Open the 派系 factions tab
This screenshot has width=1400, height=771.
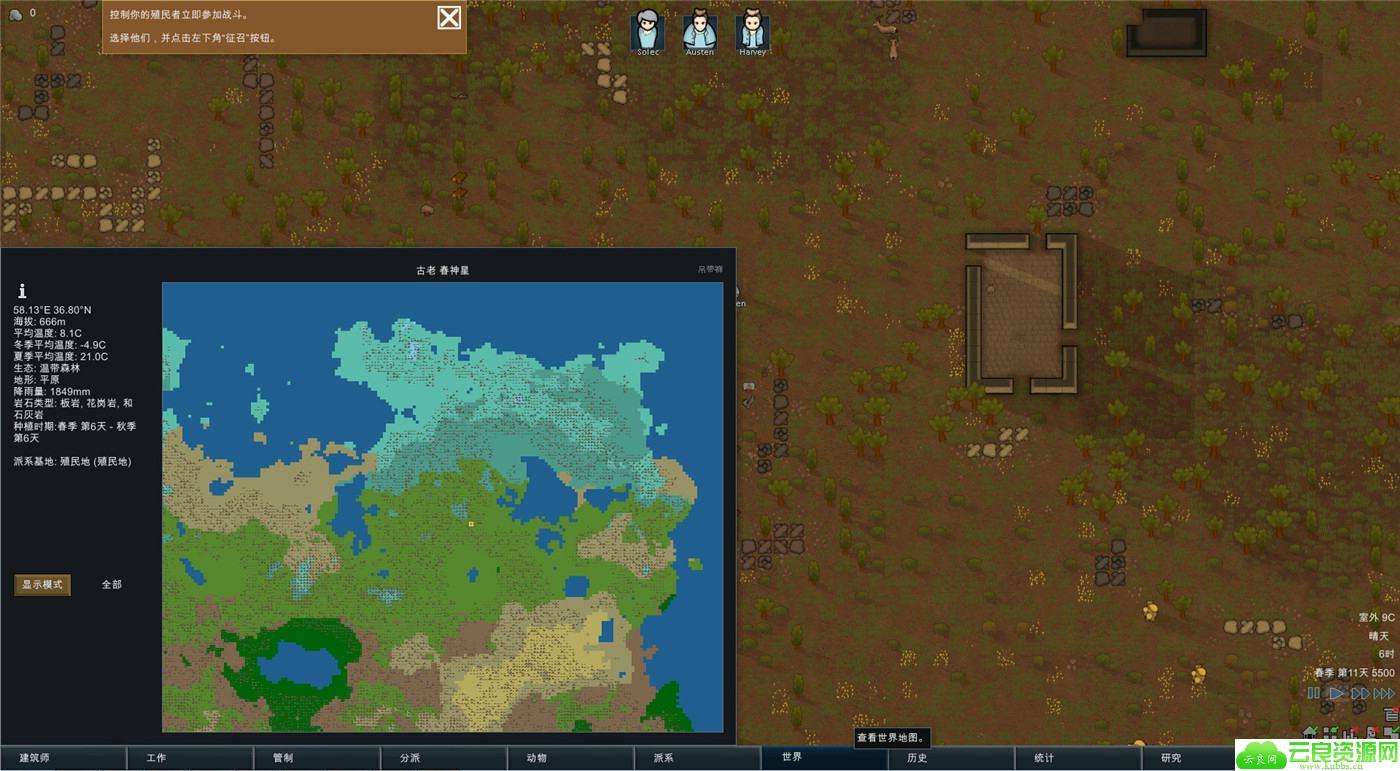click(664, 758)
